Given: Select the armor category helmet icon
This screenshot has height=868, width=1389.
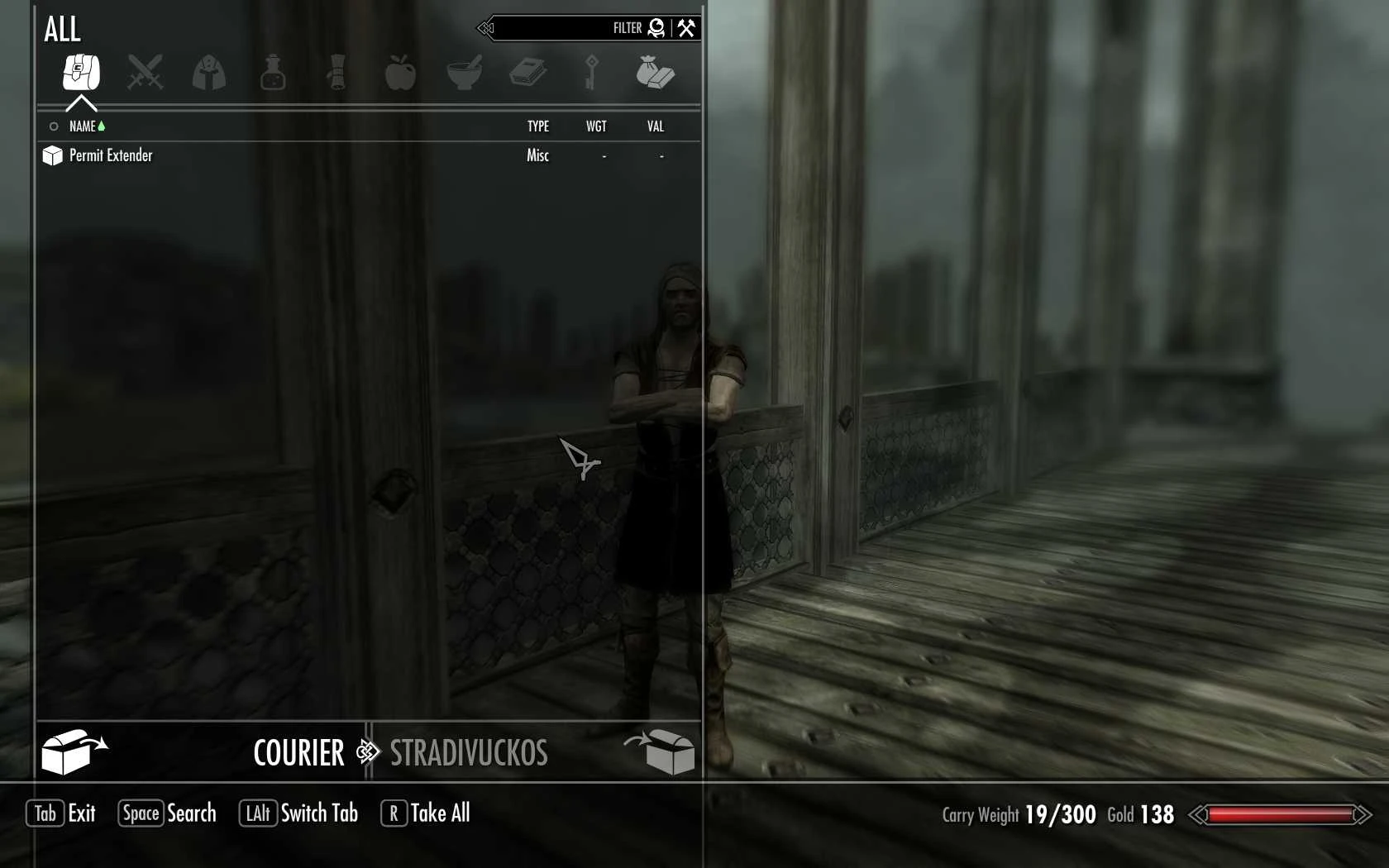Looking at the screenshot, I should pos(208,73).
